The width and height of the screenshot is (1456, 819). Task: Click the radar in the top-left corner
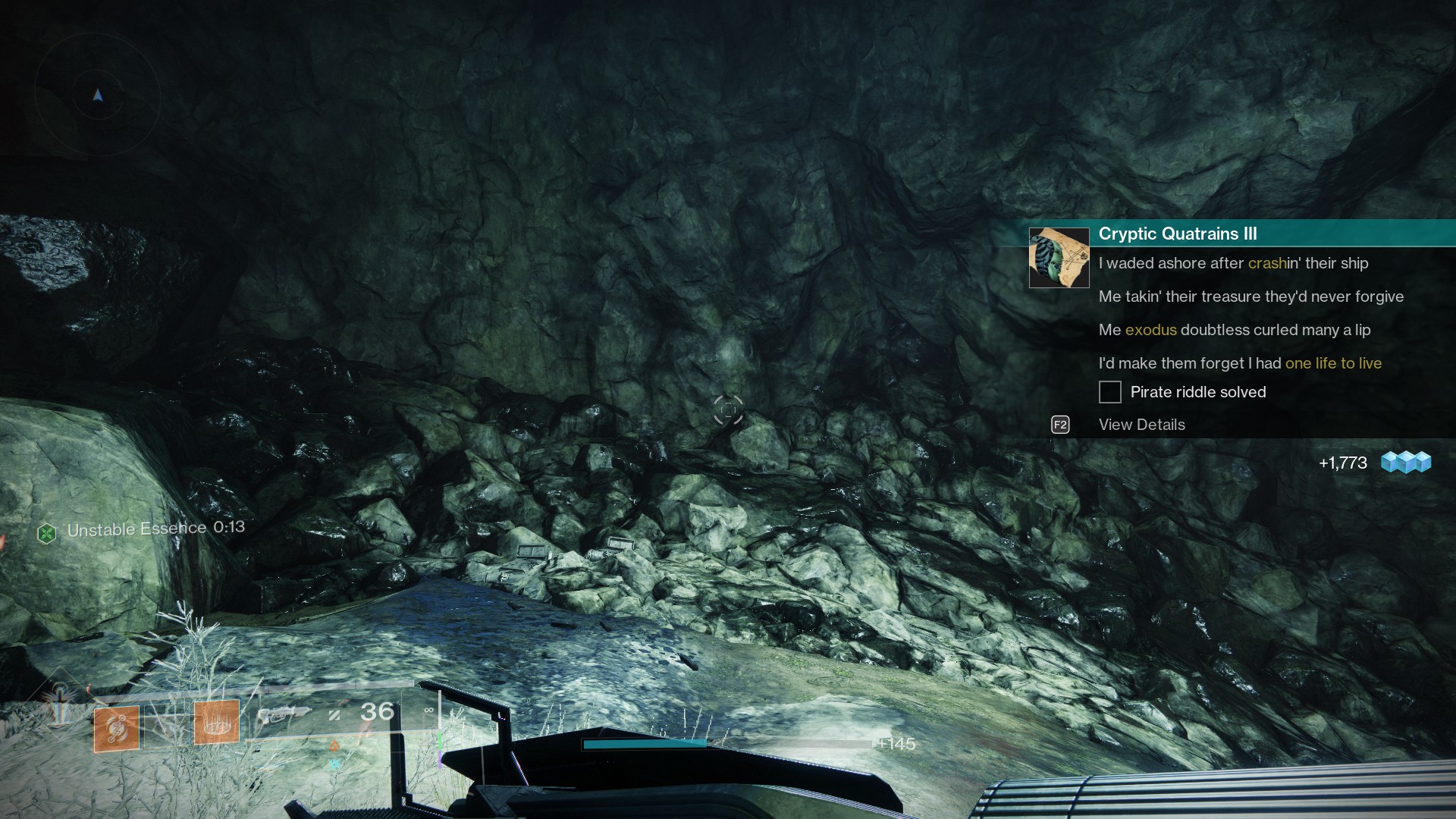pyautogui.click(x=98, y=95)
